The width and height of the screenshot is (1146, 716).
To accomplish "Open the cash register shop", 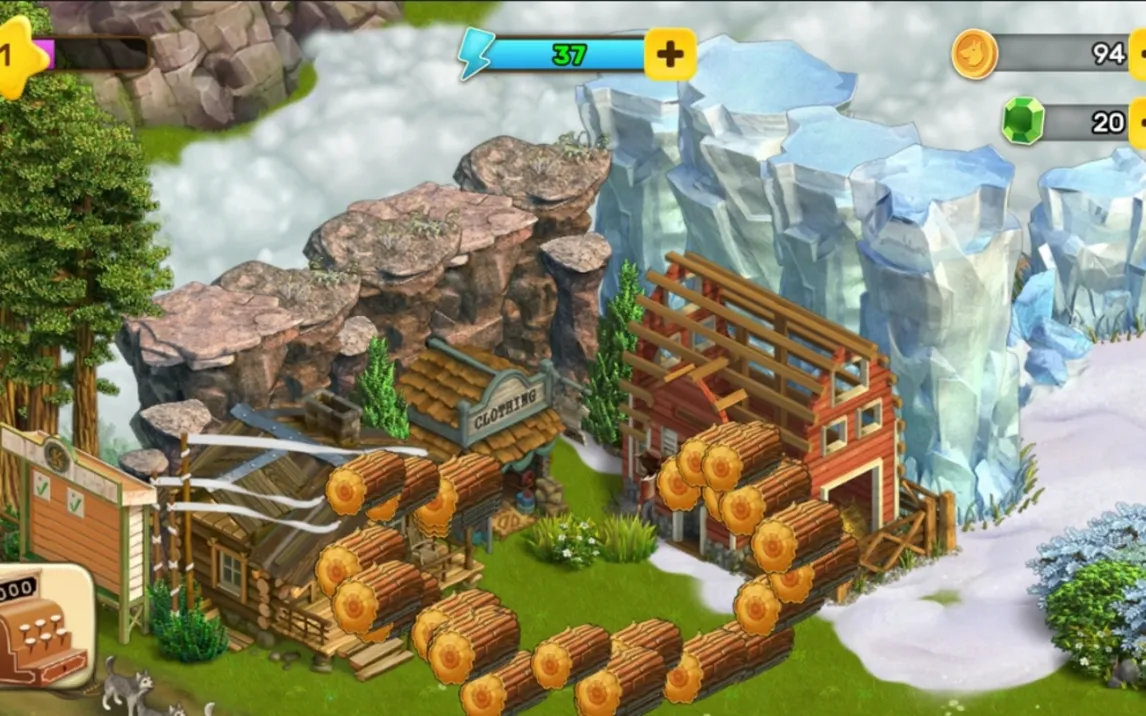I will point(45,626).
